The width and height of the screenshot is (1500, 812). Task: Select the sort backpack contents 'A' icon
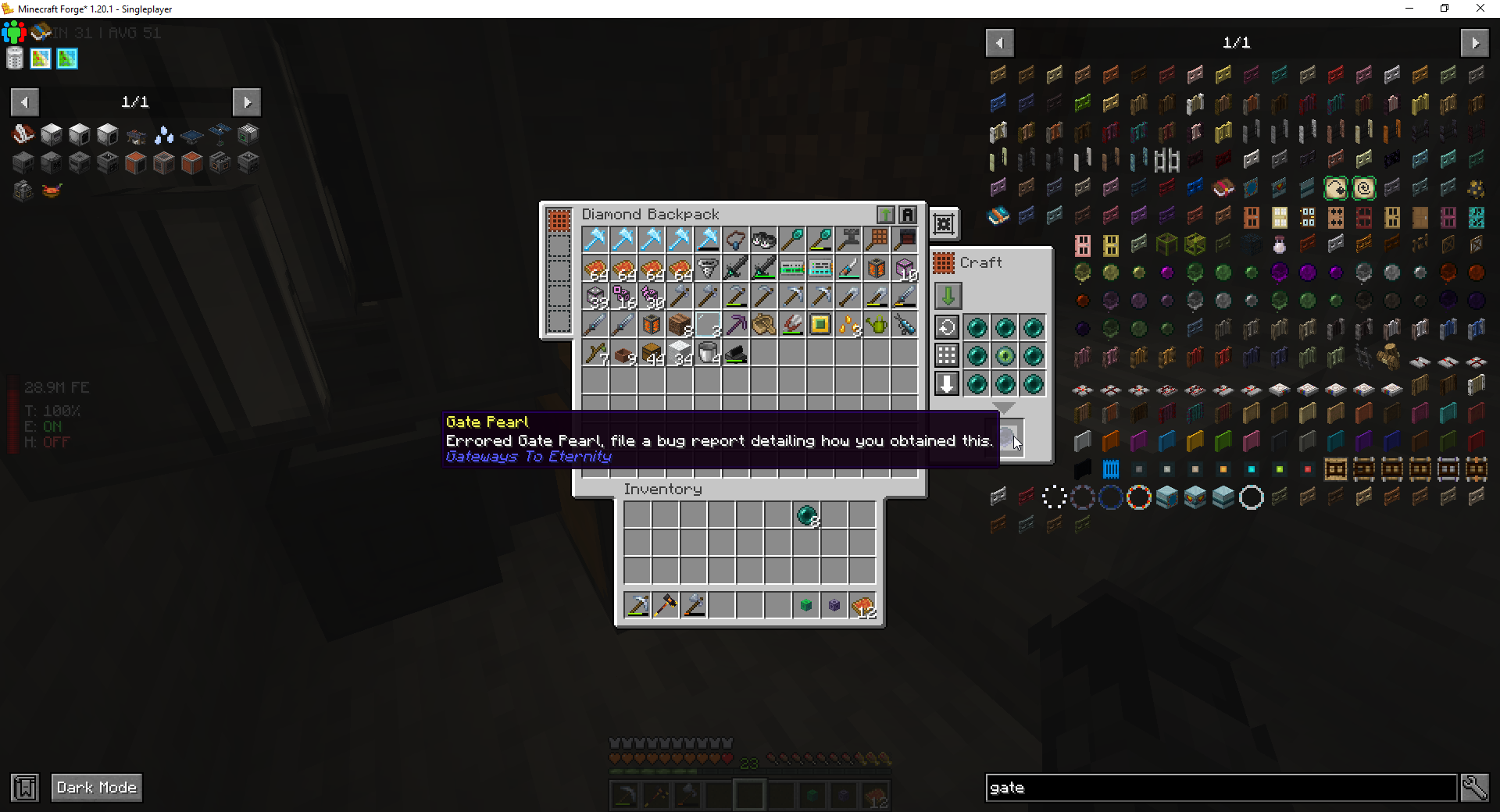[x=907, y=214]
